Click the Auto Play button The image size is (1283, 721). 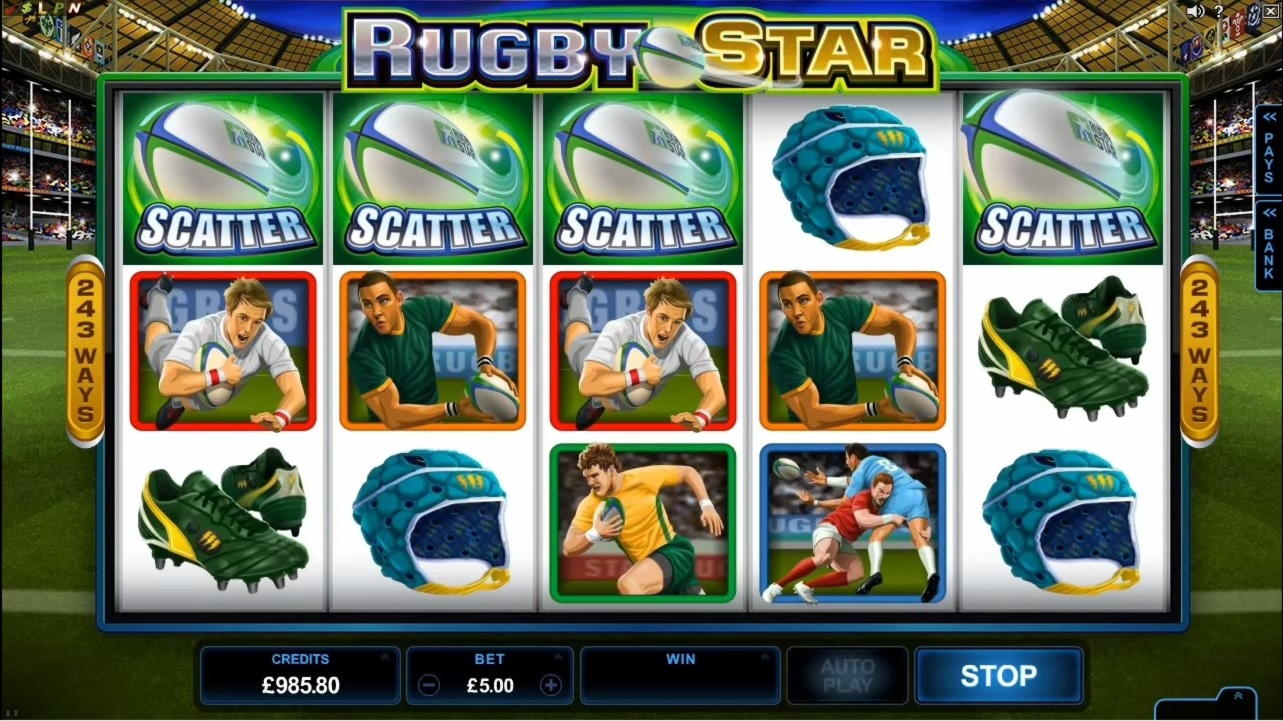coord(847,676)
